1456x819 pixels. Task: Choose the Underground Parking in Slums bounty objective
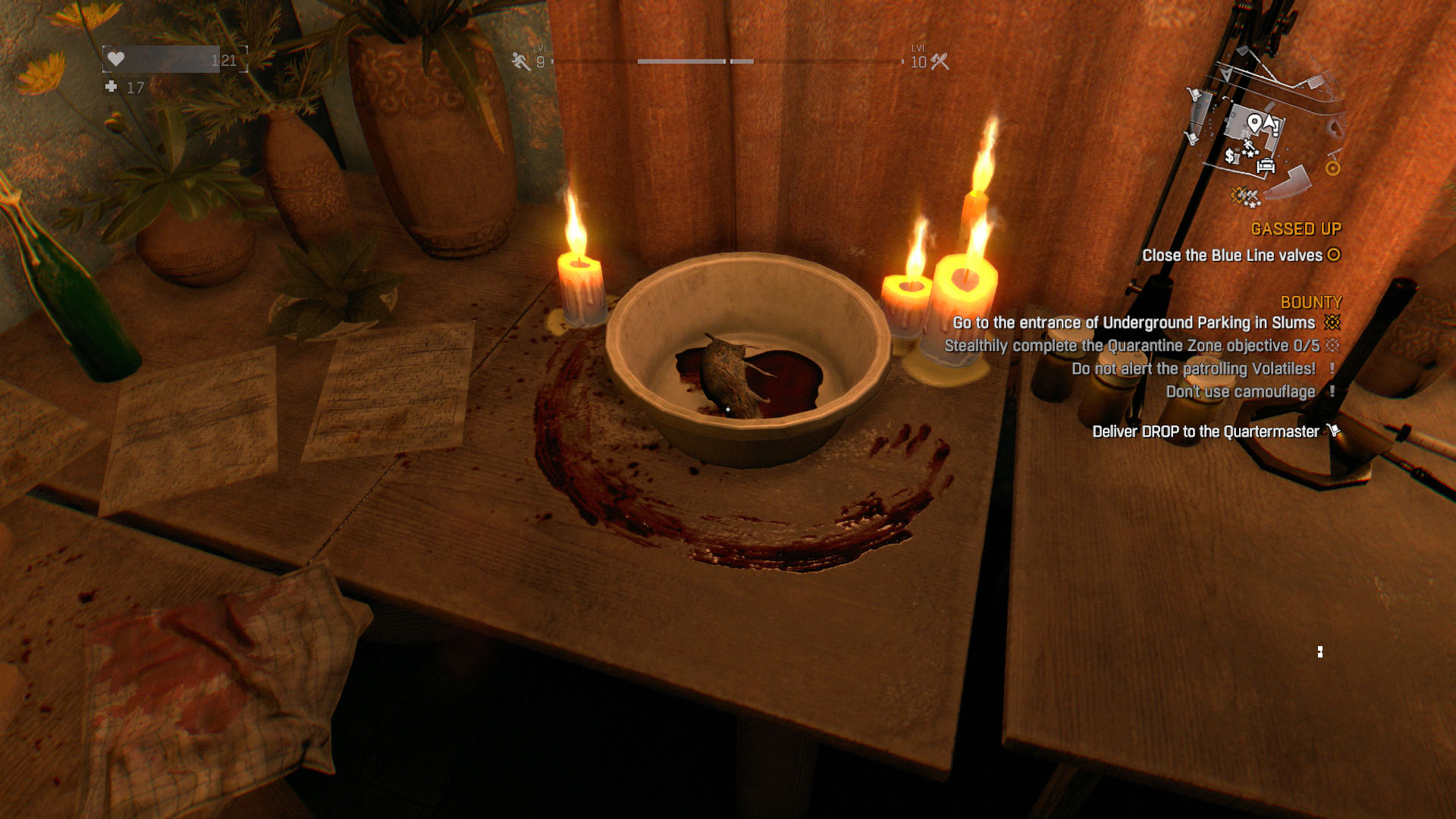coord(1134,323)
